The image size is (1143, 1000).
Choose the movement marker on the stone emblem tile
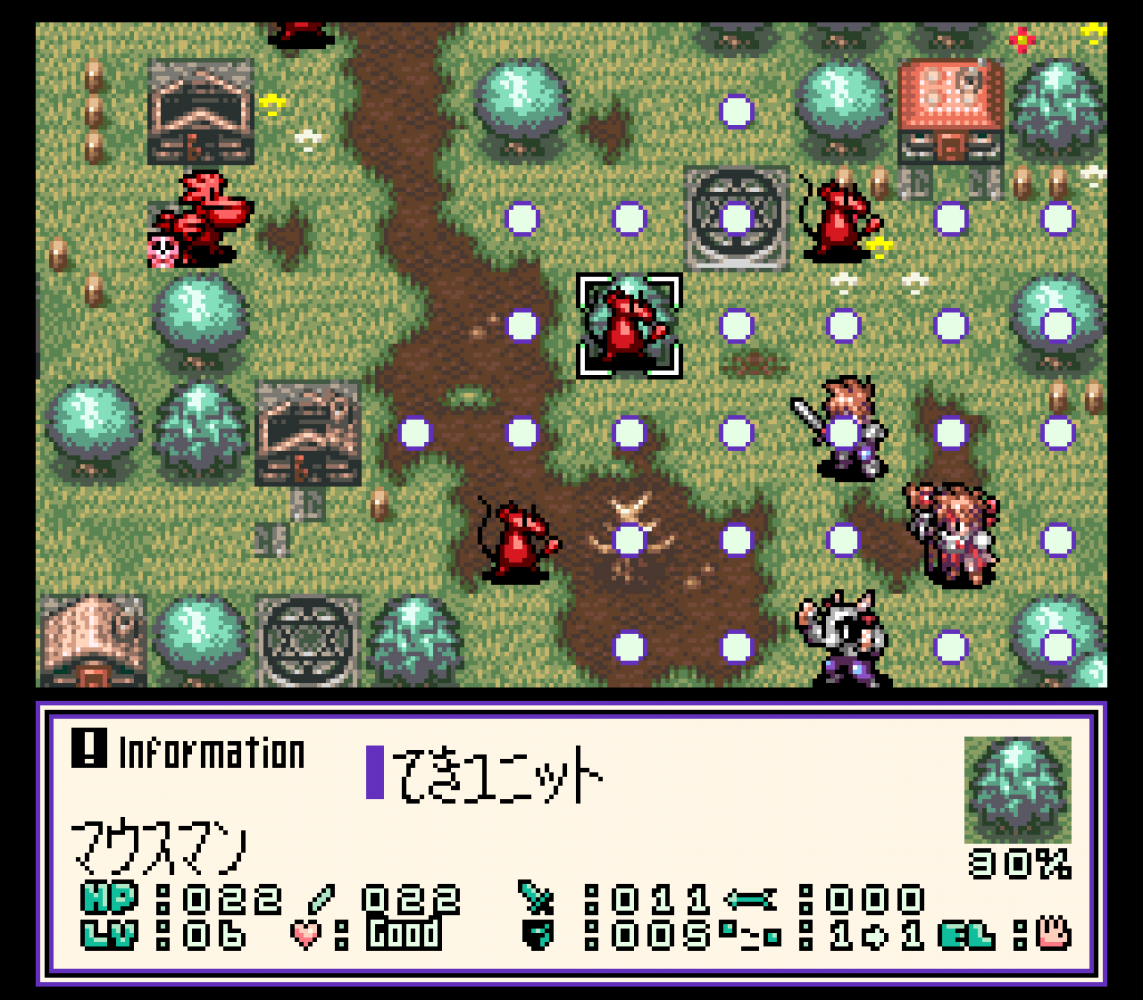point(736,218)
